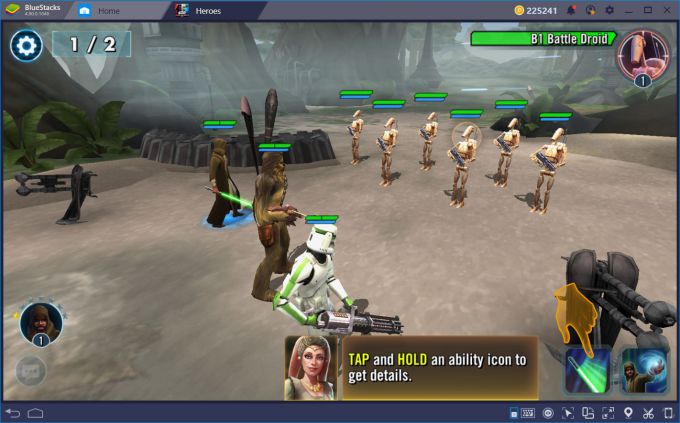Close the BlueStacks window
The height and width of the screenshot is (423, 680).
pyautogui.click(x=667, y=10)
